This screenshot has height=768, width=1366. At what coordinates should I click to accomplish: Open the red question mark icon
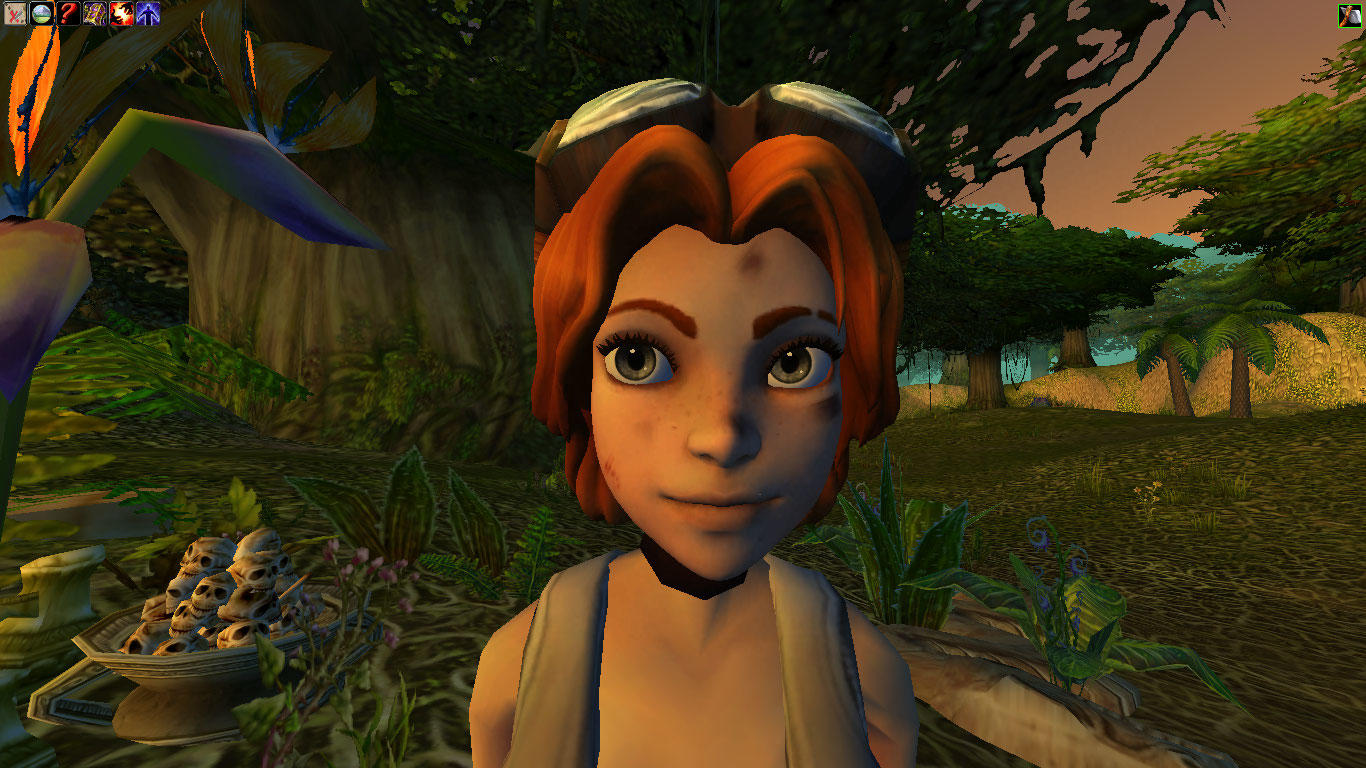(x=68, y=14)
